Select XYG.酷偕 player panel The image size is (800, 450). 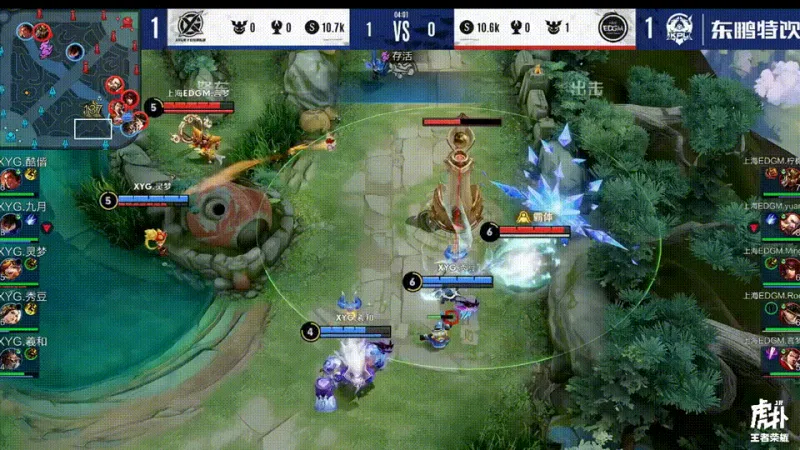(20, 173)
